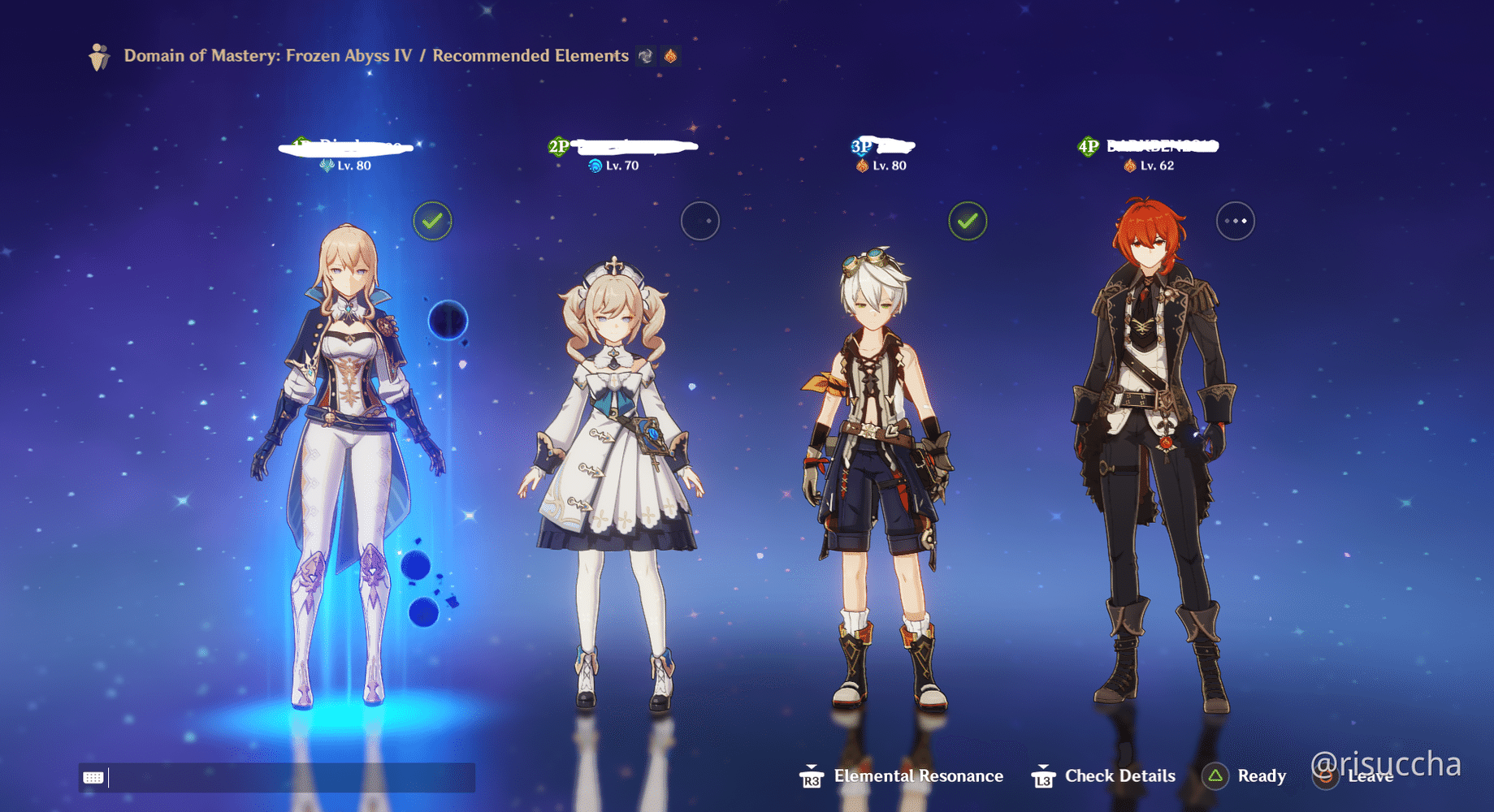1494x812 pixels.
Task: Click the chat text input field
Action: [x=284, y=777]
